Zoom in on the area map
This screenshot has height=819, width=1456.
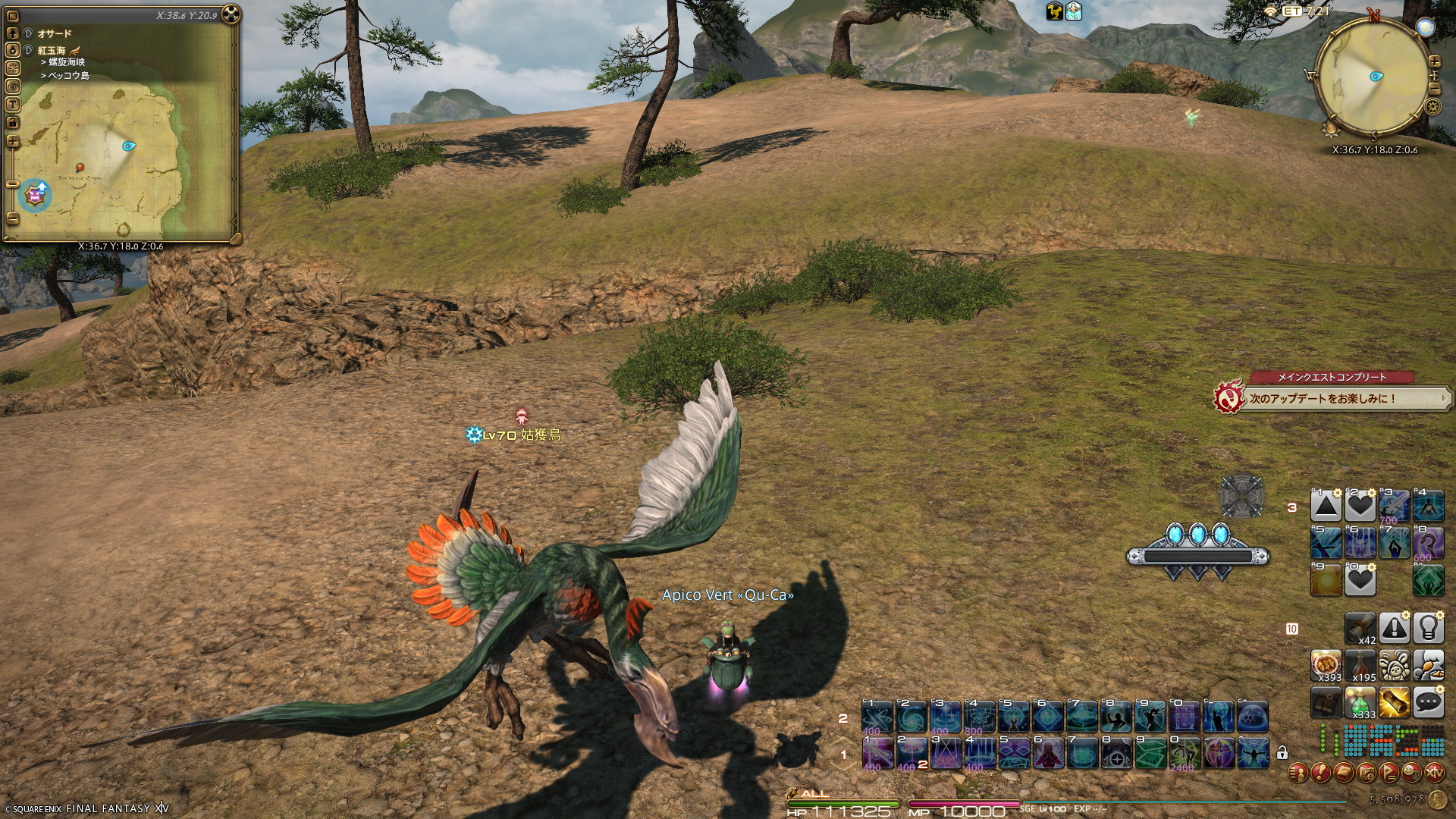(13, 142)
